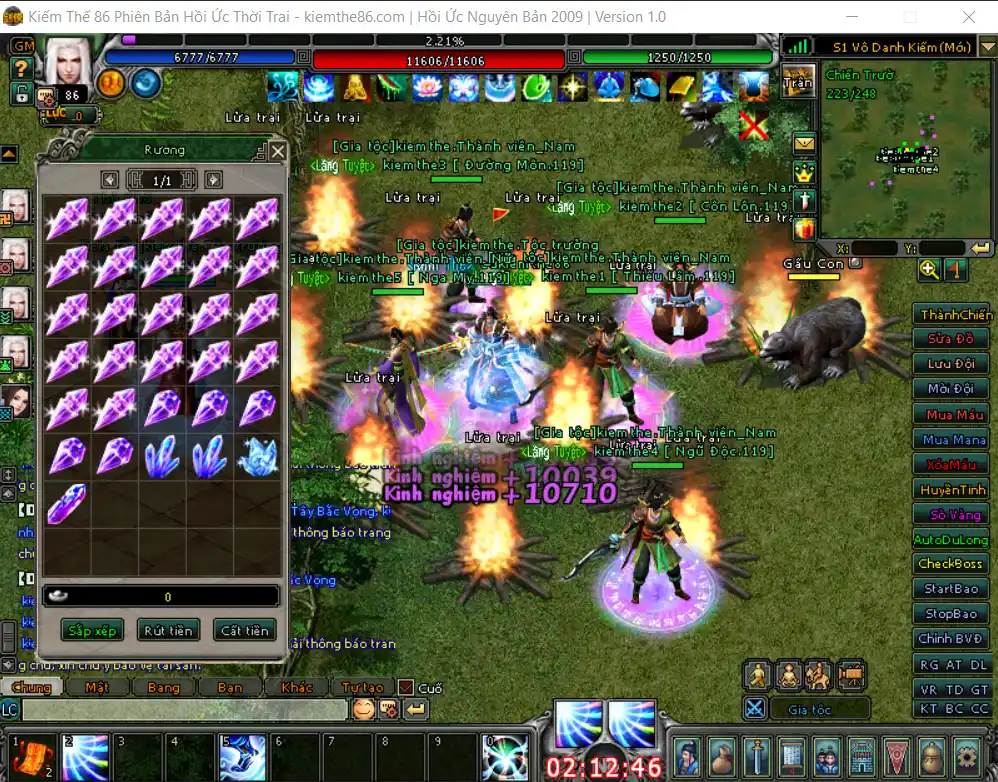The height and width of the screenshot is (782, 998).
Task: Switch to the Khác chat tab
Action: click(x=297, y=687)
